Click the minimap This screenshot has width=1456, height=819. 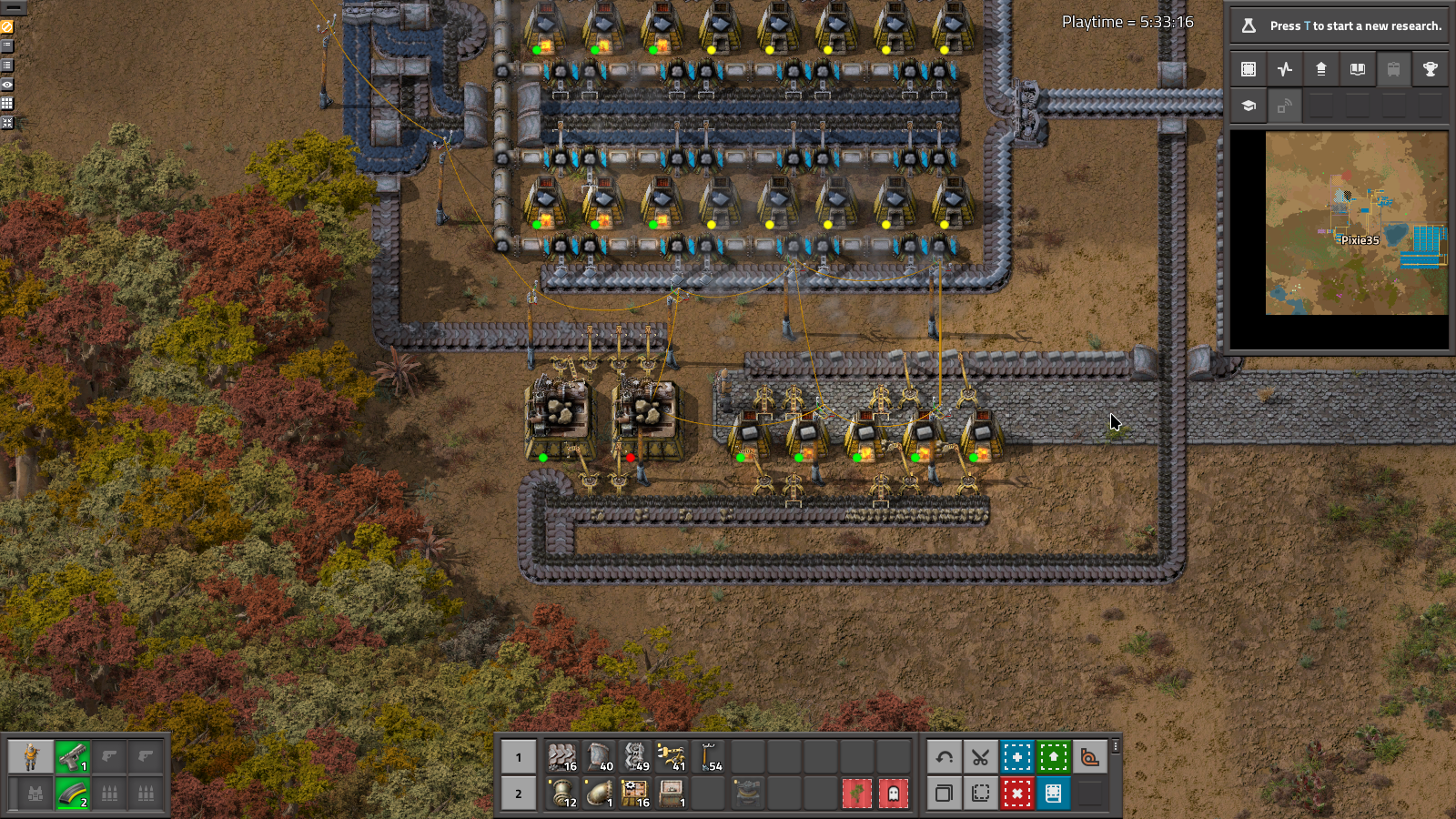(1356, 223)
